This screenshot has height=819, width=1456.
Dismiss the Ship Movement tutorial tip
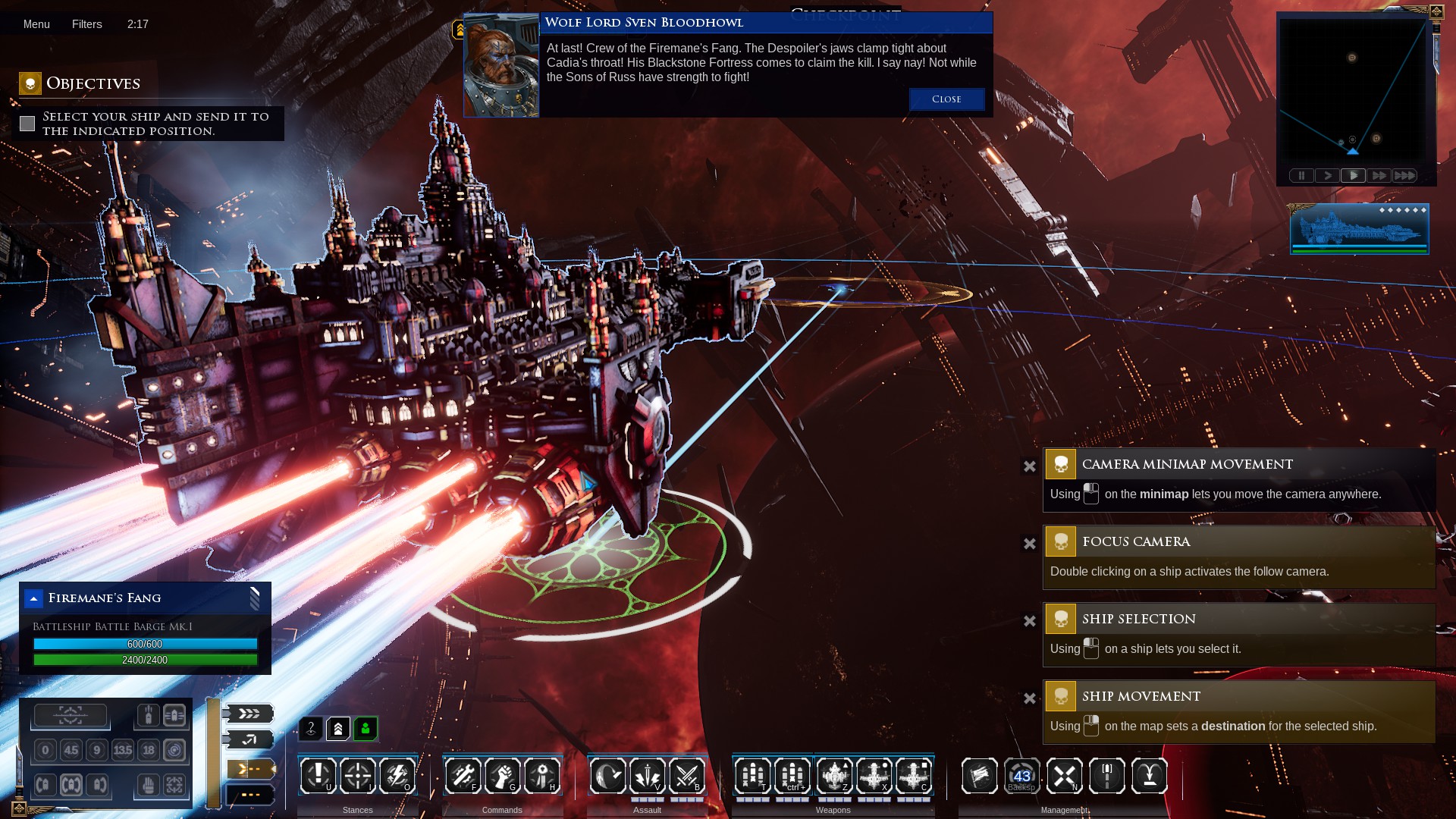pyautogui.click(x=1029, y=698)
